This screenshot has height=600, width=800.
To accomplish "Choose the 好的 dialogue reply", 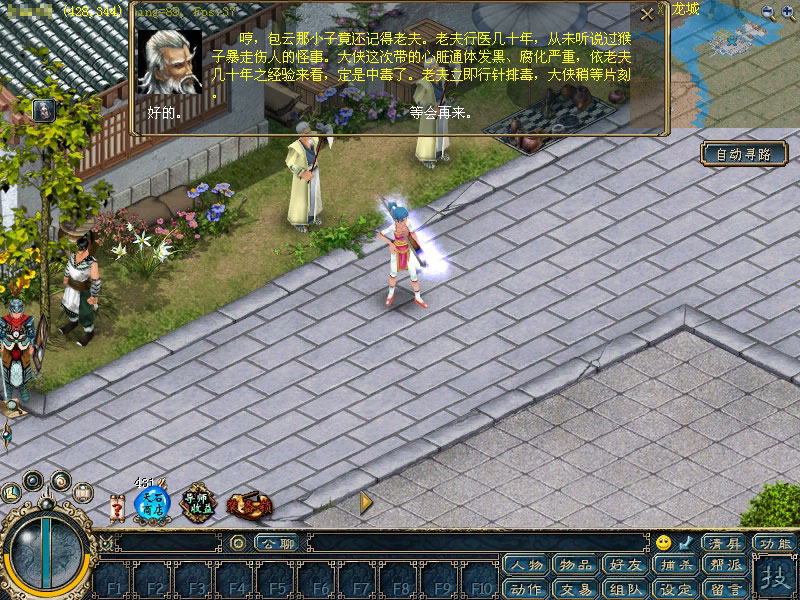I will coord(164,113).
